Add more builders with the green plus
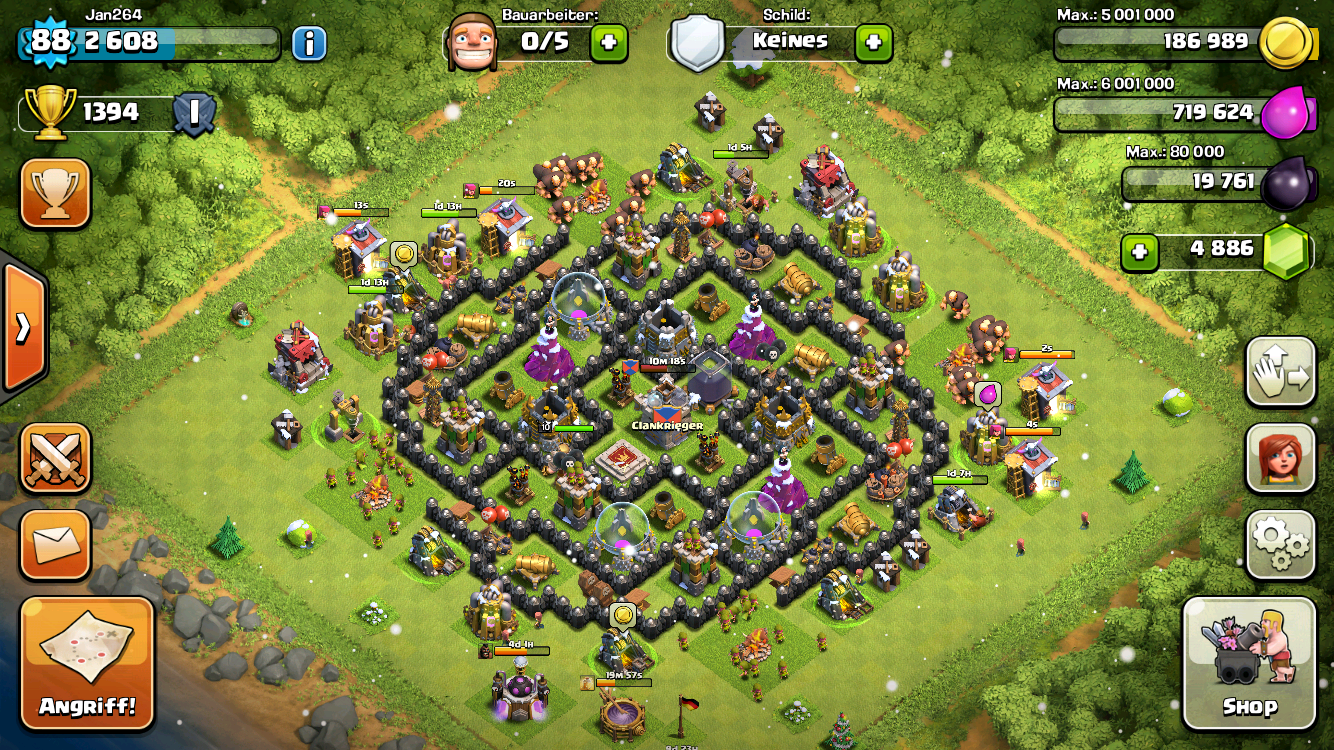 [609, 43]
